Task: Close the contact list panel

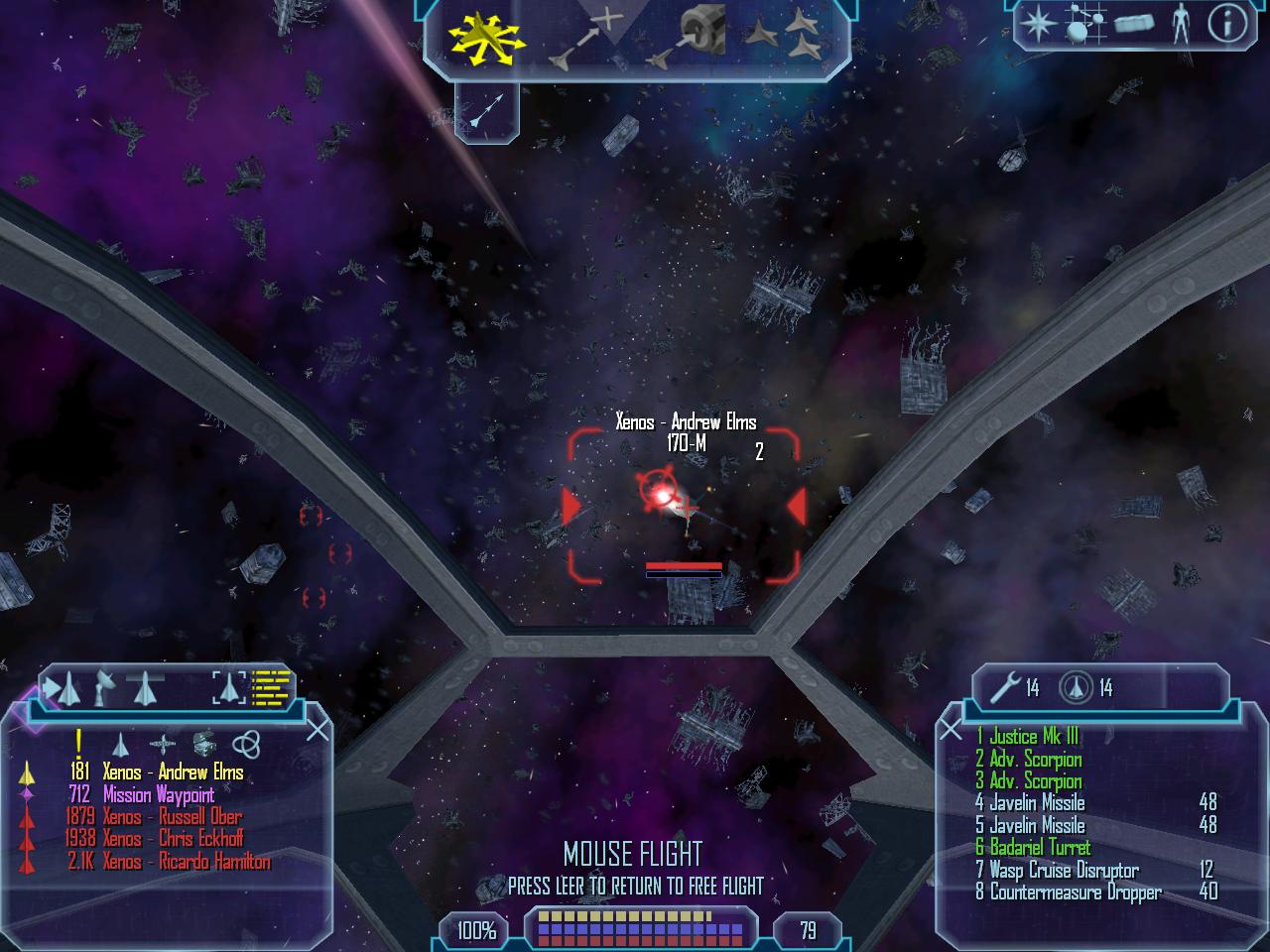Action: pyautogui.click(x=317, y=731)
